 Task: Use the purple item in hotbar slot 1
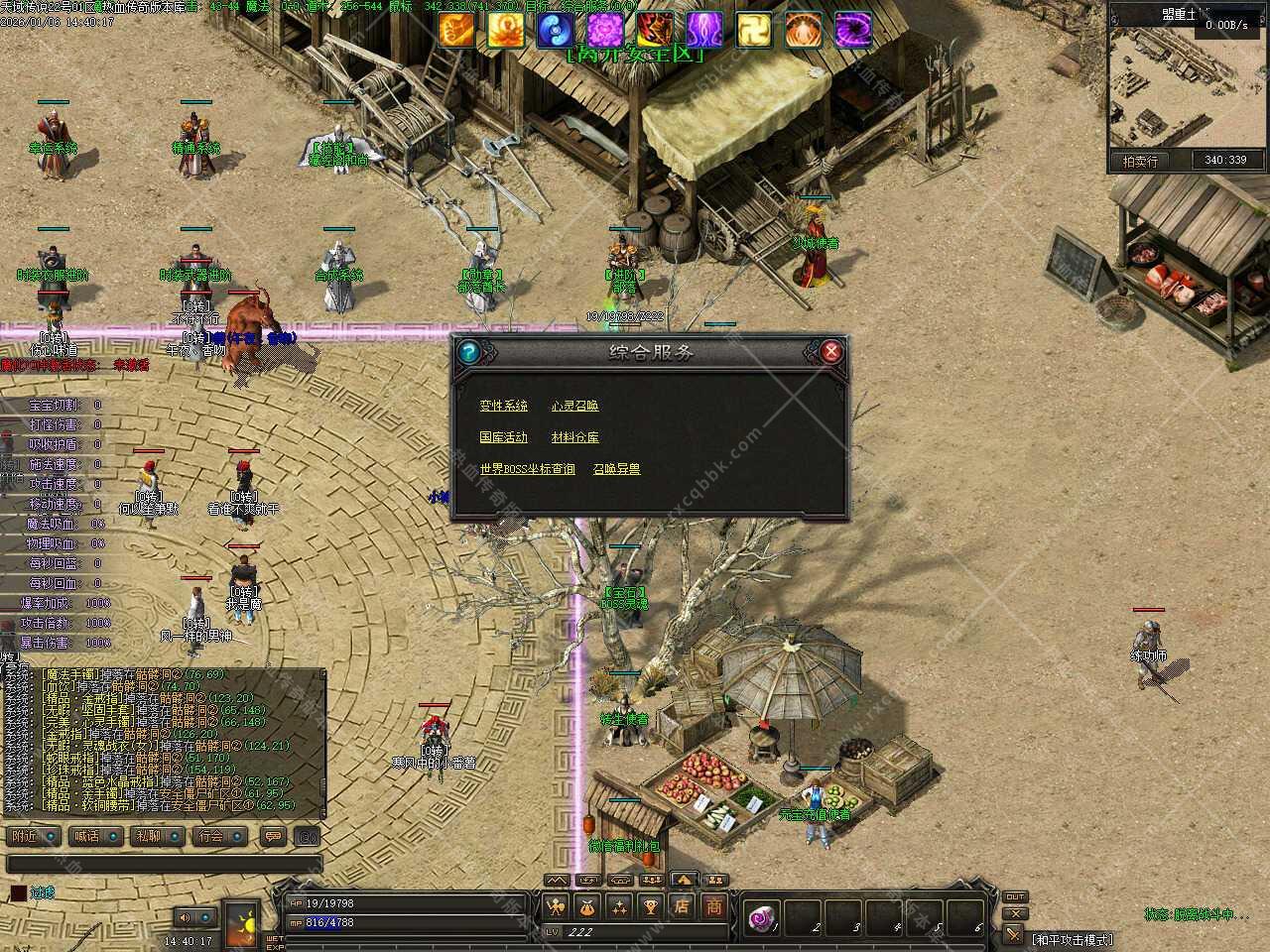(x=763, y=917)
